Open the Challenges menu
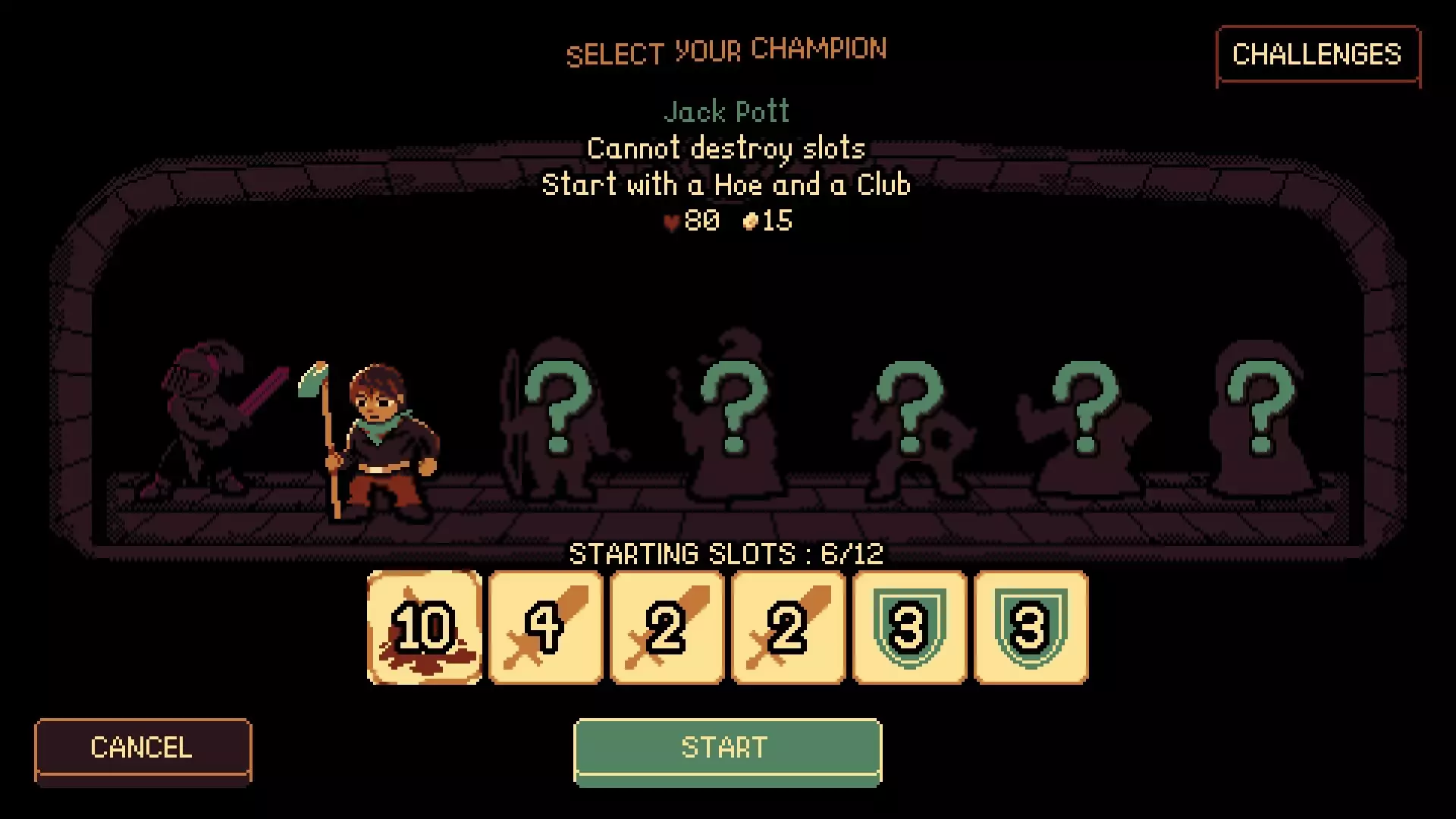 1317,55
